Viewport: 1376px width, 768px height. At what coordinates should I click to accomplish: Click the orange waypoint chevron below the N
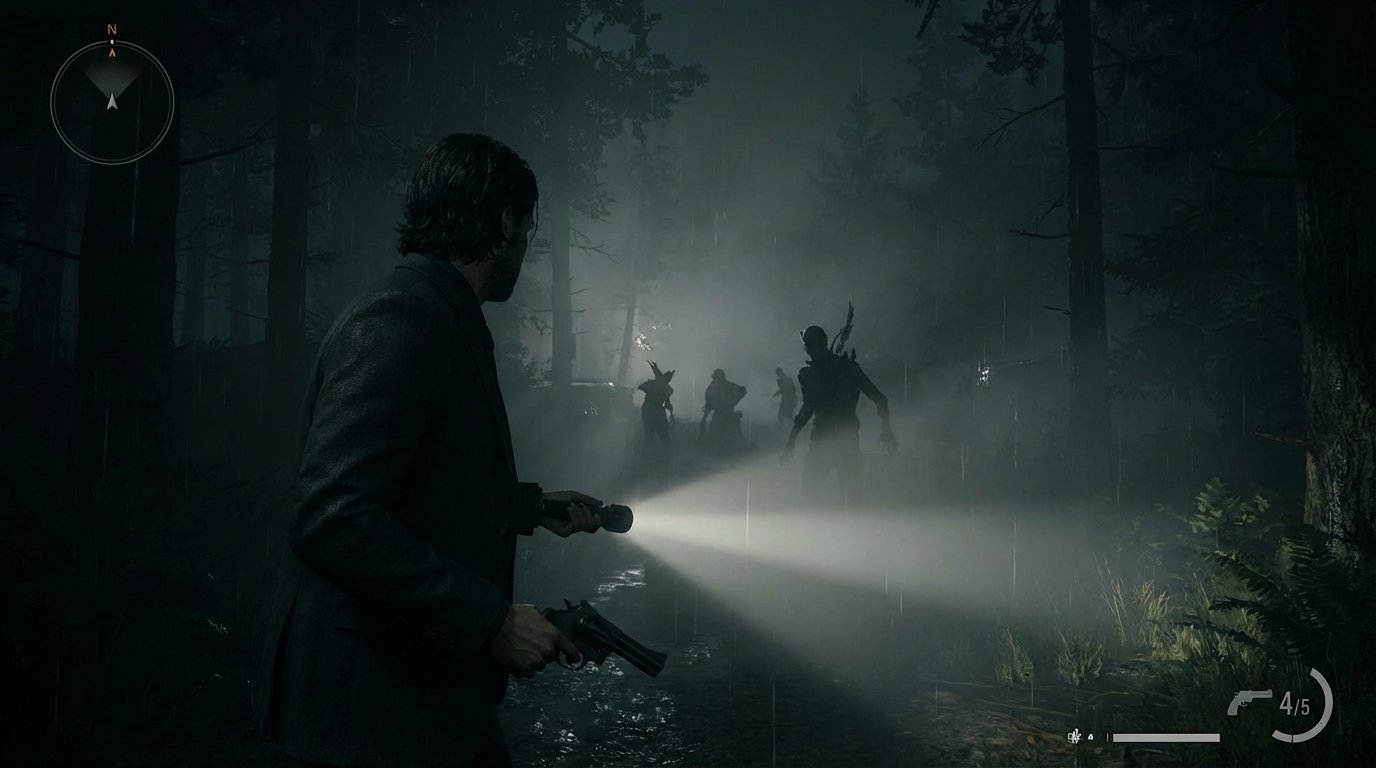click(x=112, y=52)
